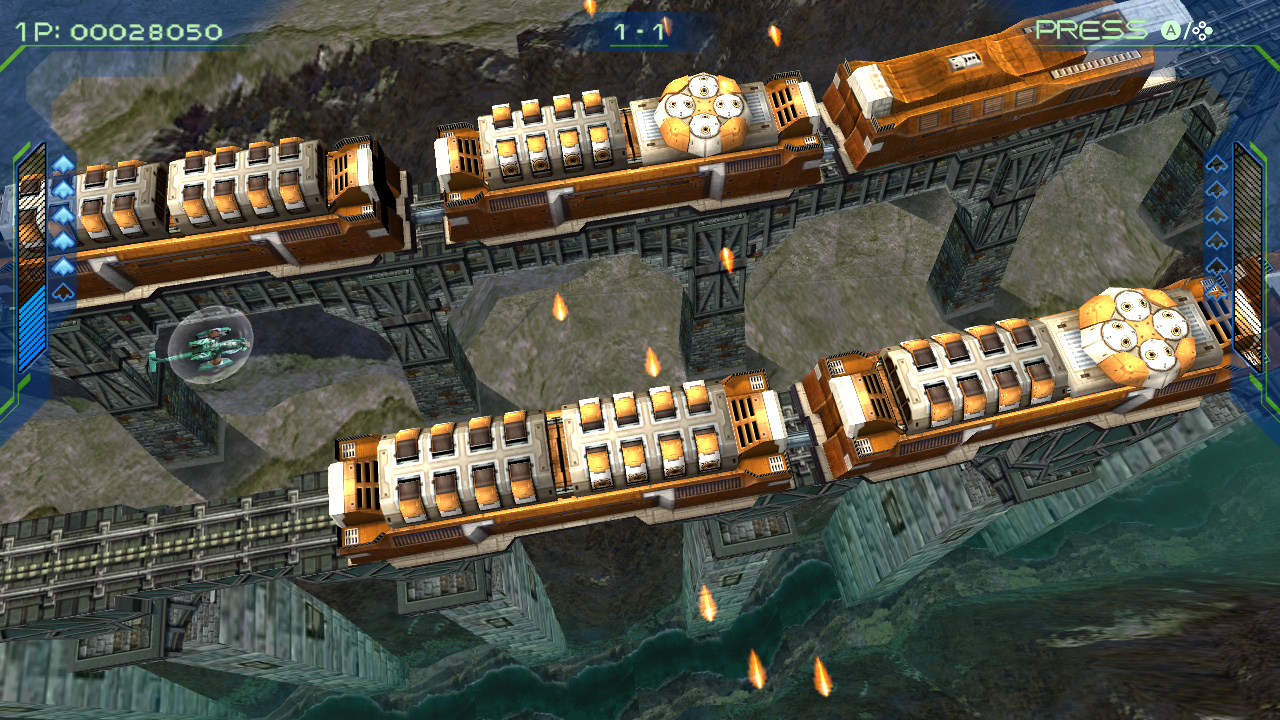Toggle the fourth arrow marker on the right side
Viewport: 1280px width, 720px height.
click(1217, 241)
